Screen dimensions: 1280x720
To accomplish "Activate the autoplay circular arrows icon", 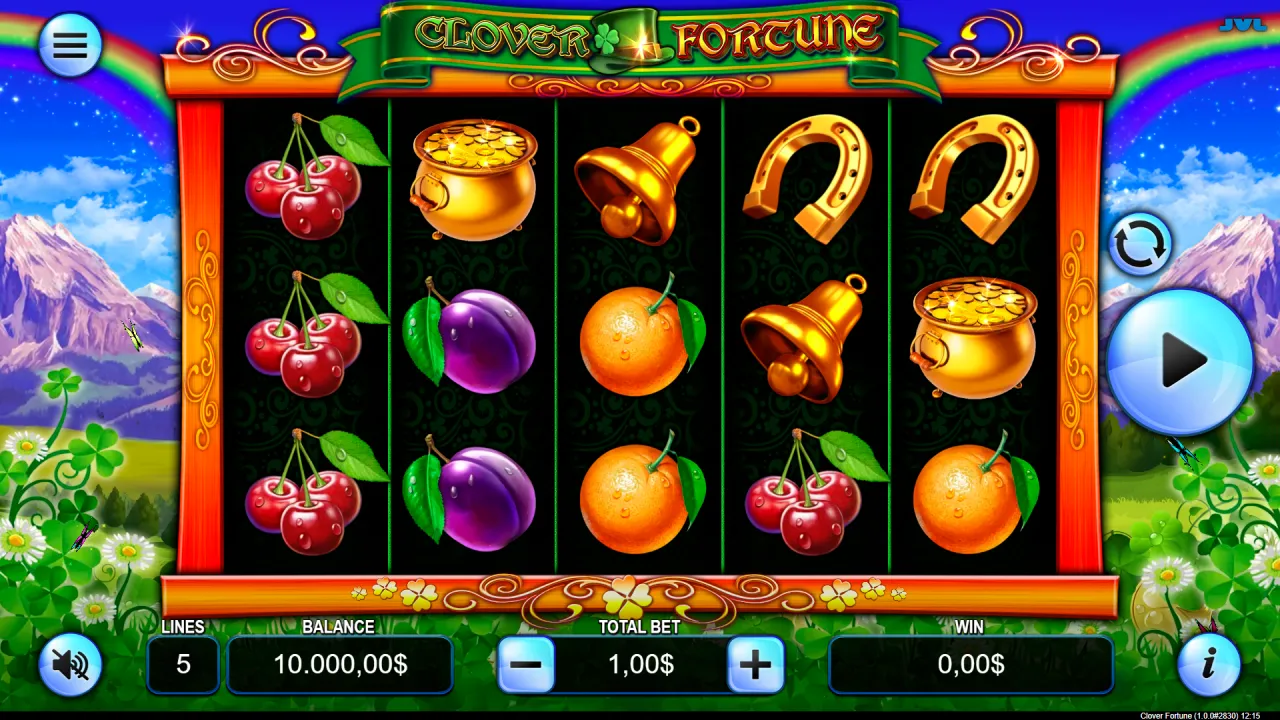I will (1140, 243).
